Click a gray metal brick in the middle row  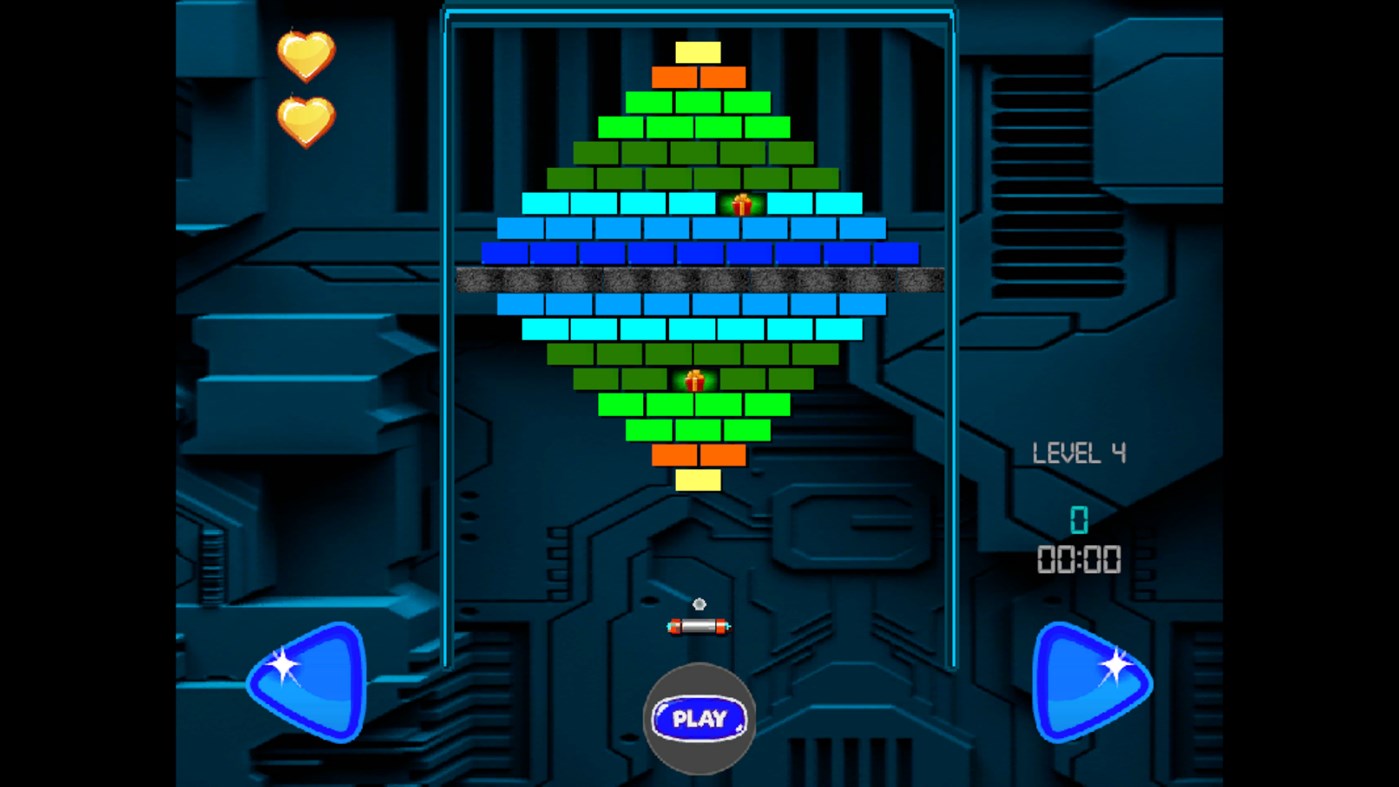(x=698, y=279)
